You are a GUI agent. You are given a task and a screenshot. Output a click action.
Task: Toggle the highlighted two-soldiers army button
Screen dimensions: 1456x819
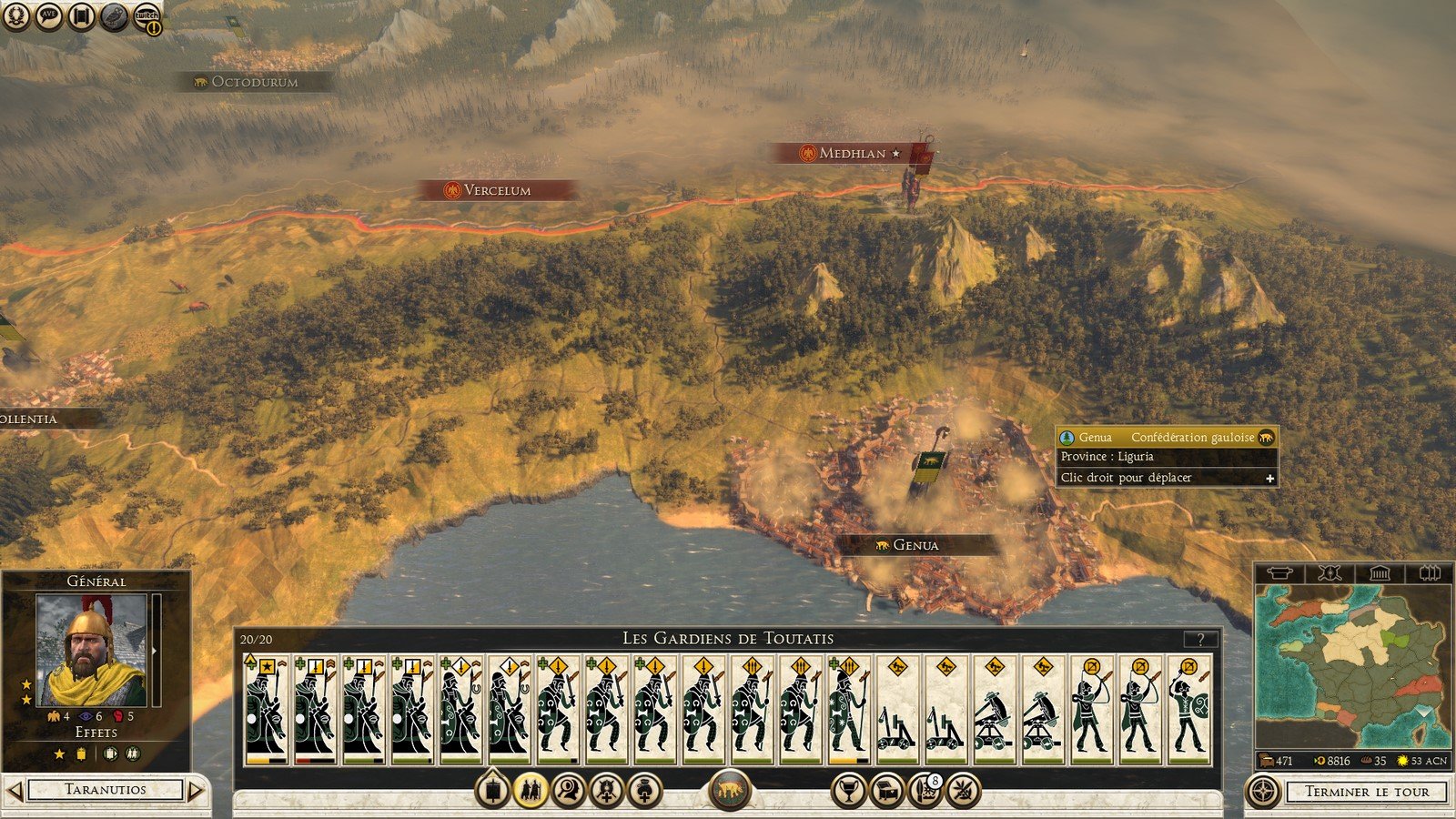[531, 790]
